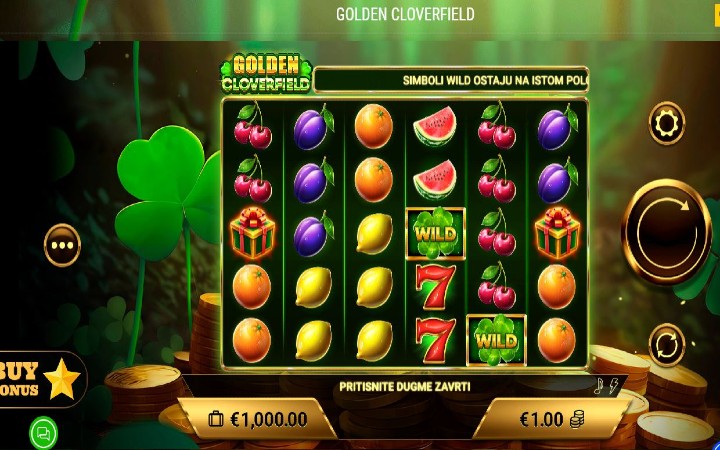Open the three-dots options menu
Screen dimensions: 720x450
(62, 244)
